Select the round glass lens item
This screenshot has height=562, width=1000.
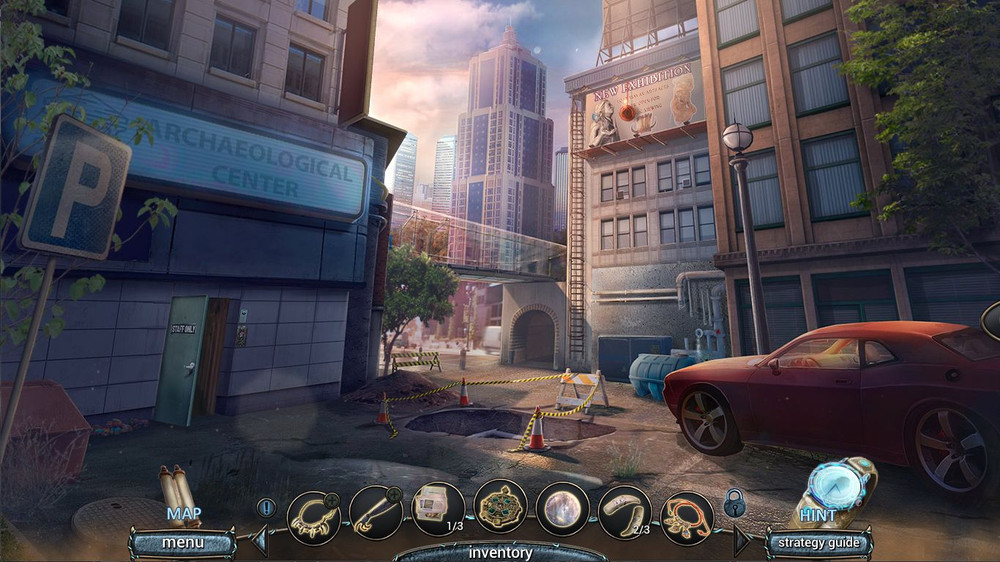click(x=562, y=509)
